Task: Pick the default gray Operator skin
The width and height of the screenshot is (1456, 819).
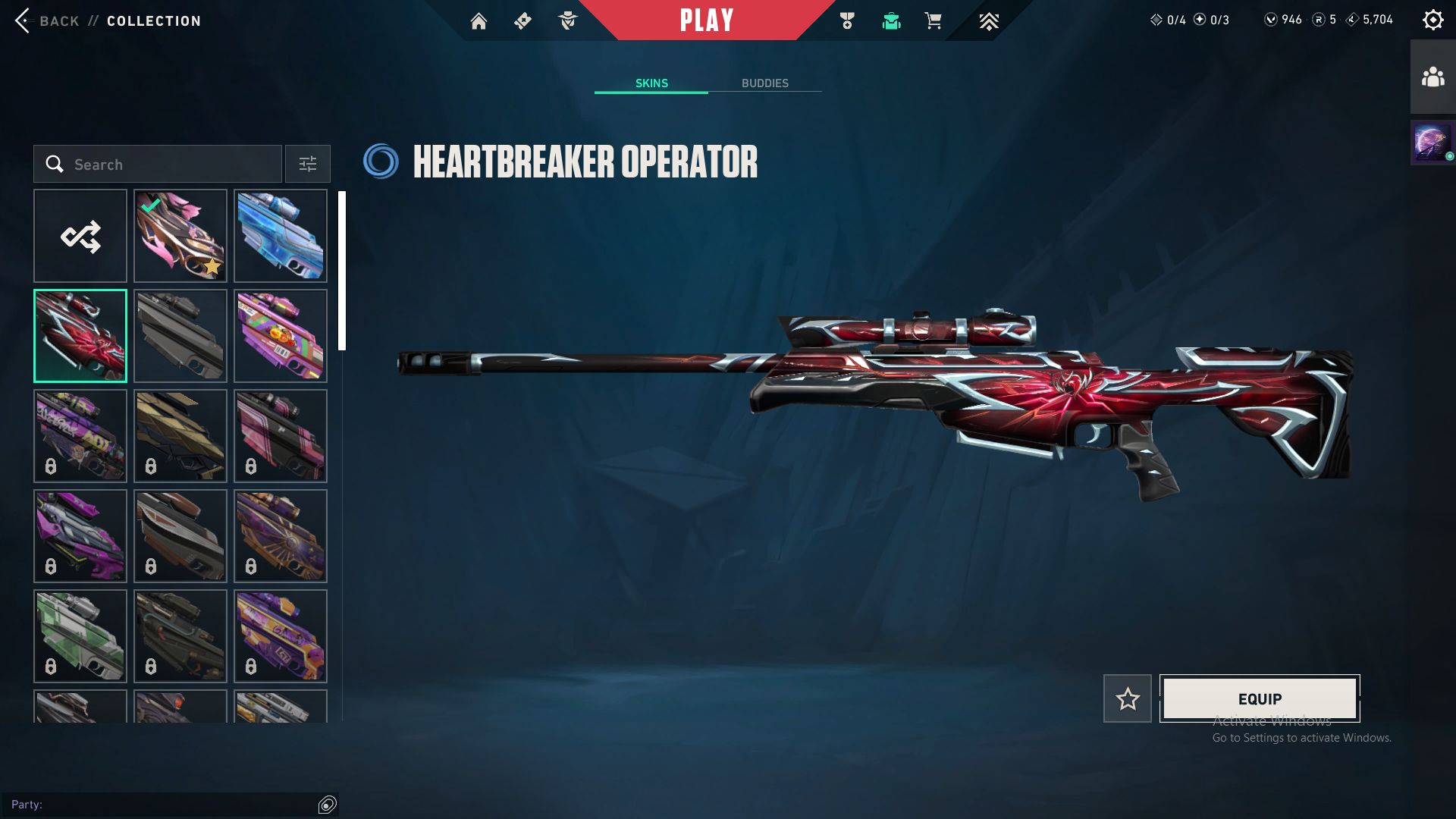Action: coord(180,336)
